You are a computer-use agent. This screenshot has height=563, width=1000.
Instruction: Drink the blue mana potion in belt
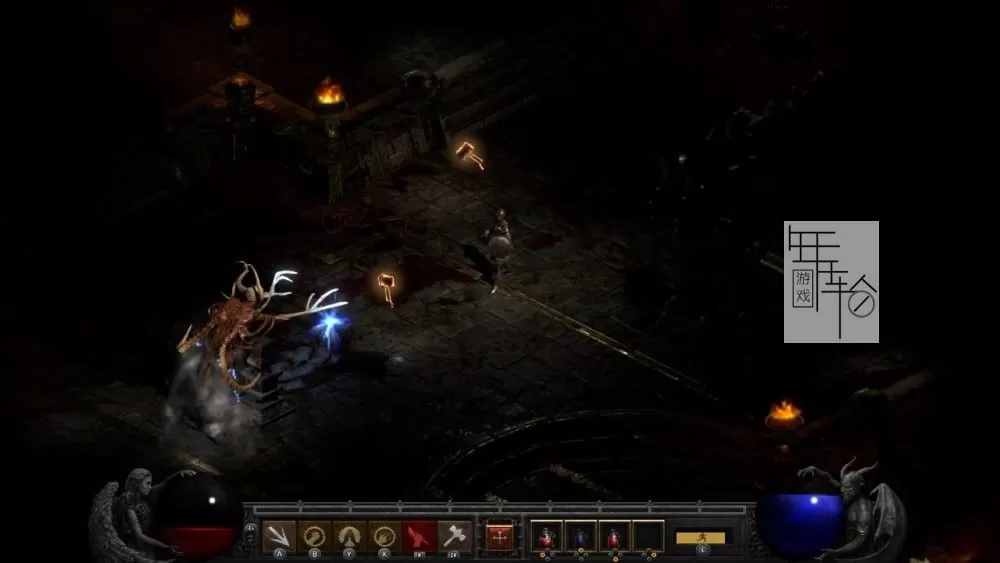pyautogui.click(x=581, y=537)
